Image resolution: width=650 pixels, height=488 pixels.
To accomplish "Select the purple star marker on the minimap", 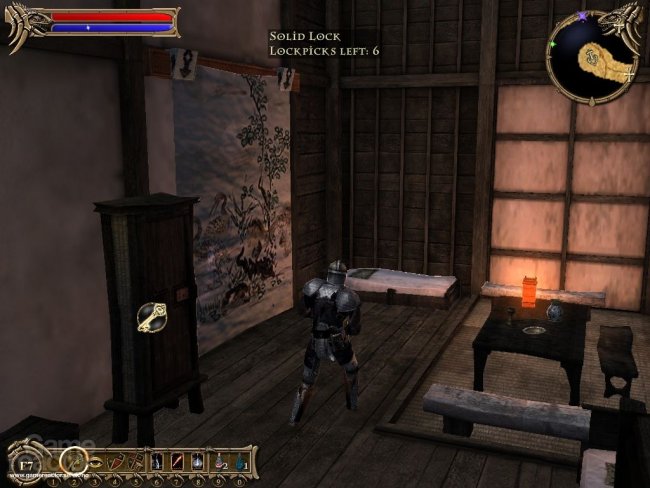I will pyautogui.click(x=582, y=16).
